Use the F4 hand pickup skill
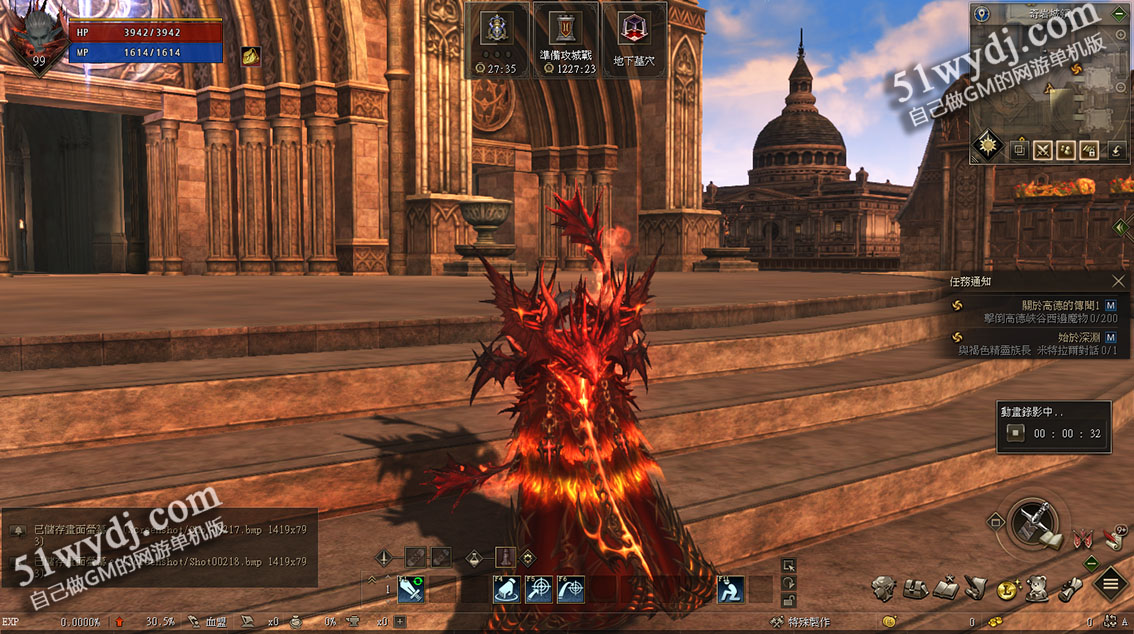 [506, 590]
